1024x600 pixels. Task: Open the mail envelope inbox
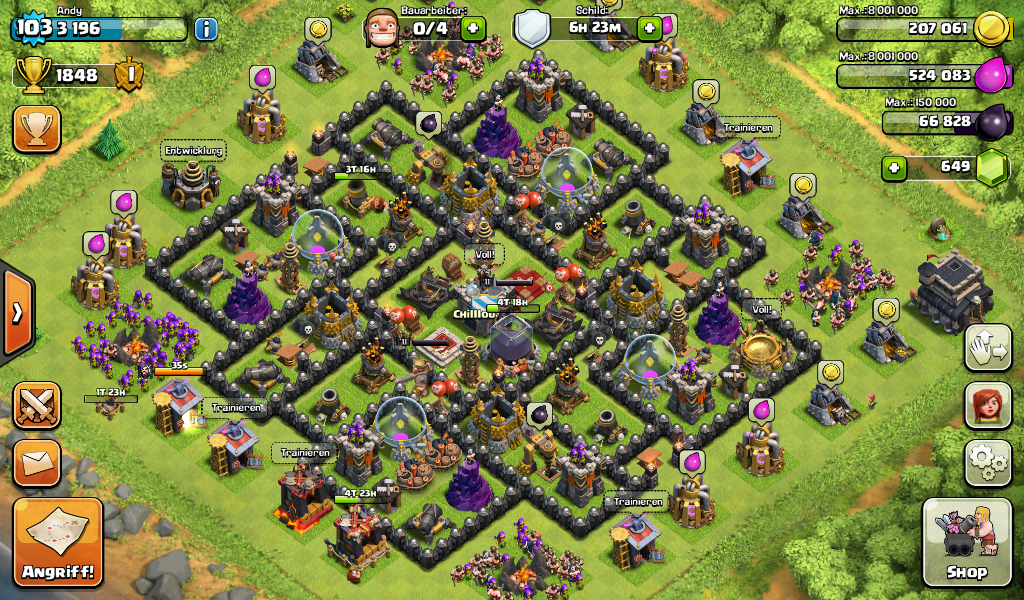click(x=37, y=462)
